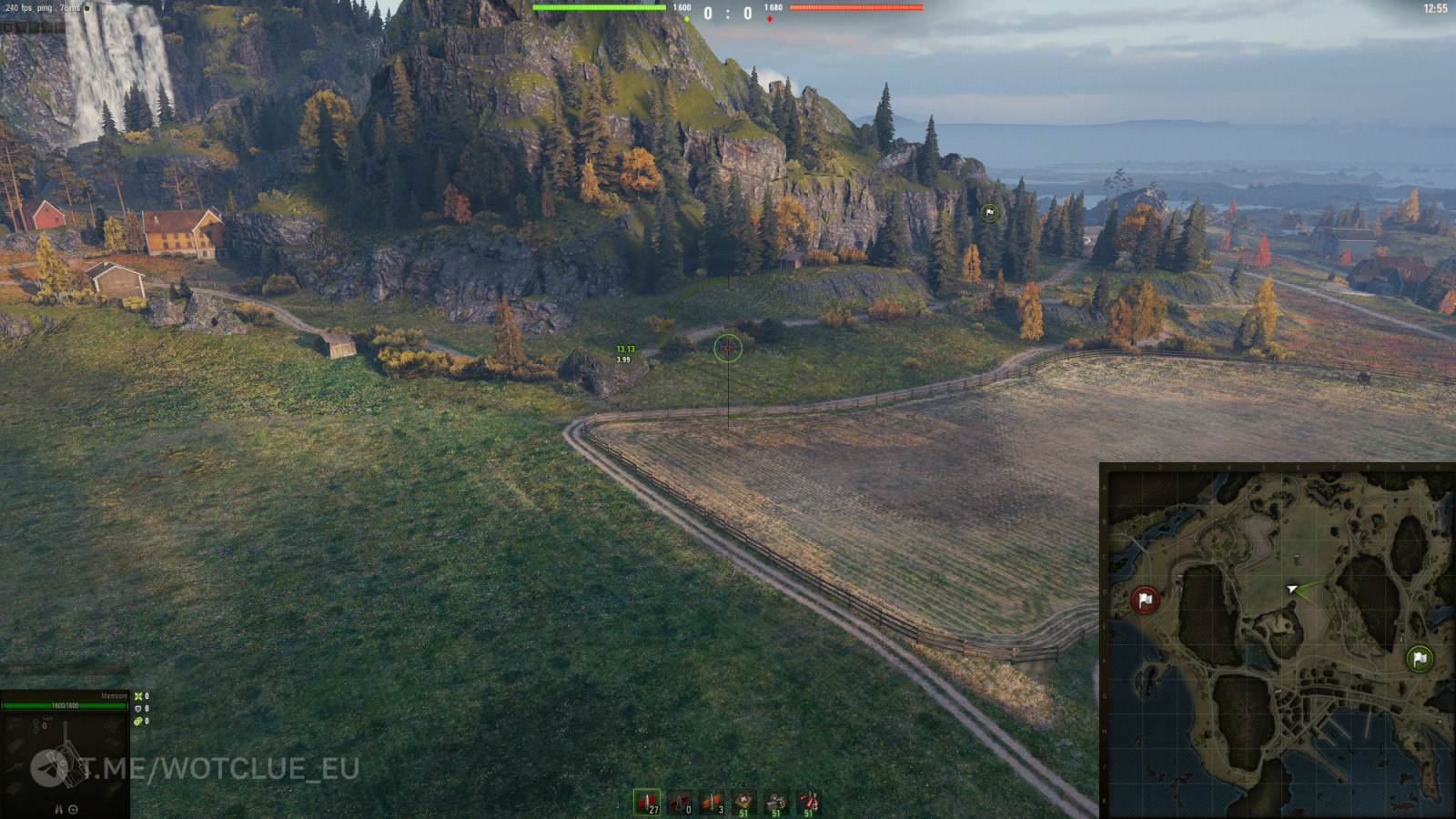Activate the repair kit consumable
This screenshot has width=1456, height=819.
(776, 803)
